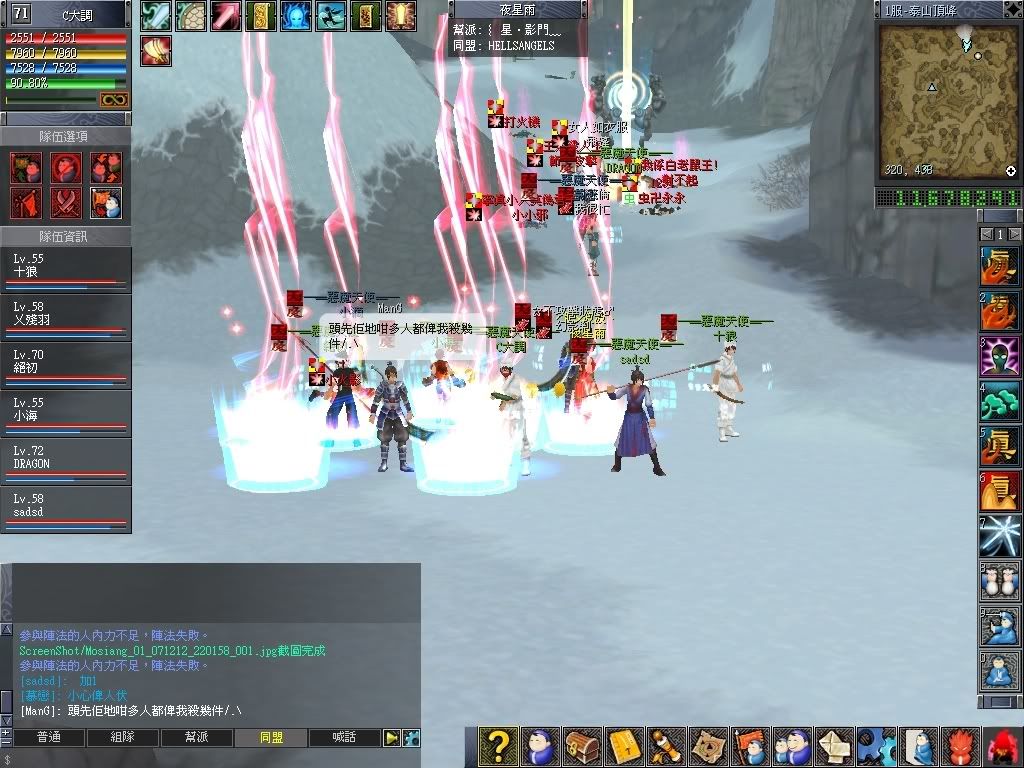This screenshot has width=1024, height=768.
Task: Activate the green cloud skill in slot 4
Action: tap(999, 404)
